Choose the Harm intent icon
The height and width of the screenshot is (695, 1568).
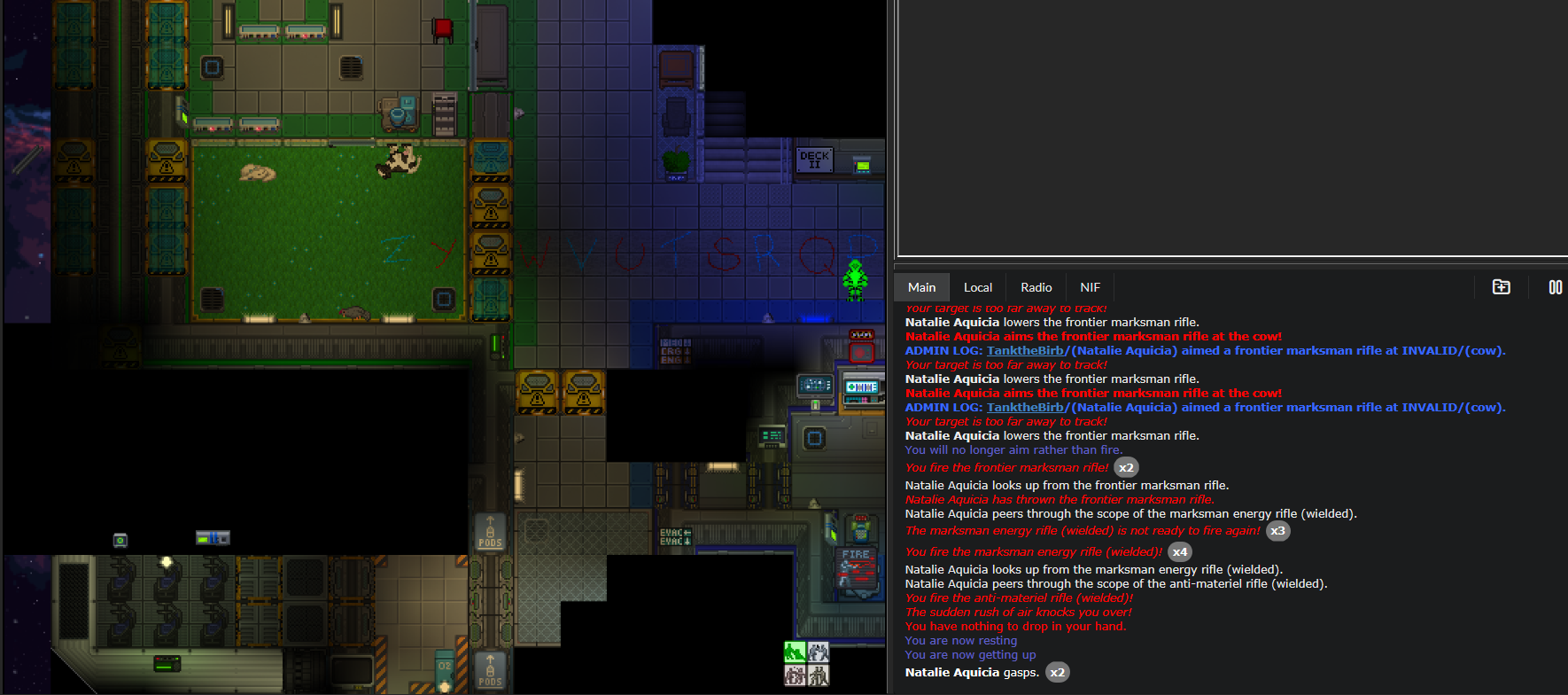point(818,675)
